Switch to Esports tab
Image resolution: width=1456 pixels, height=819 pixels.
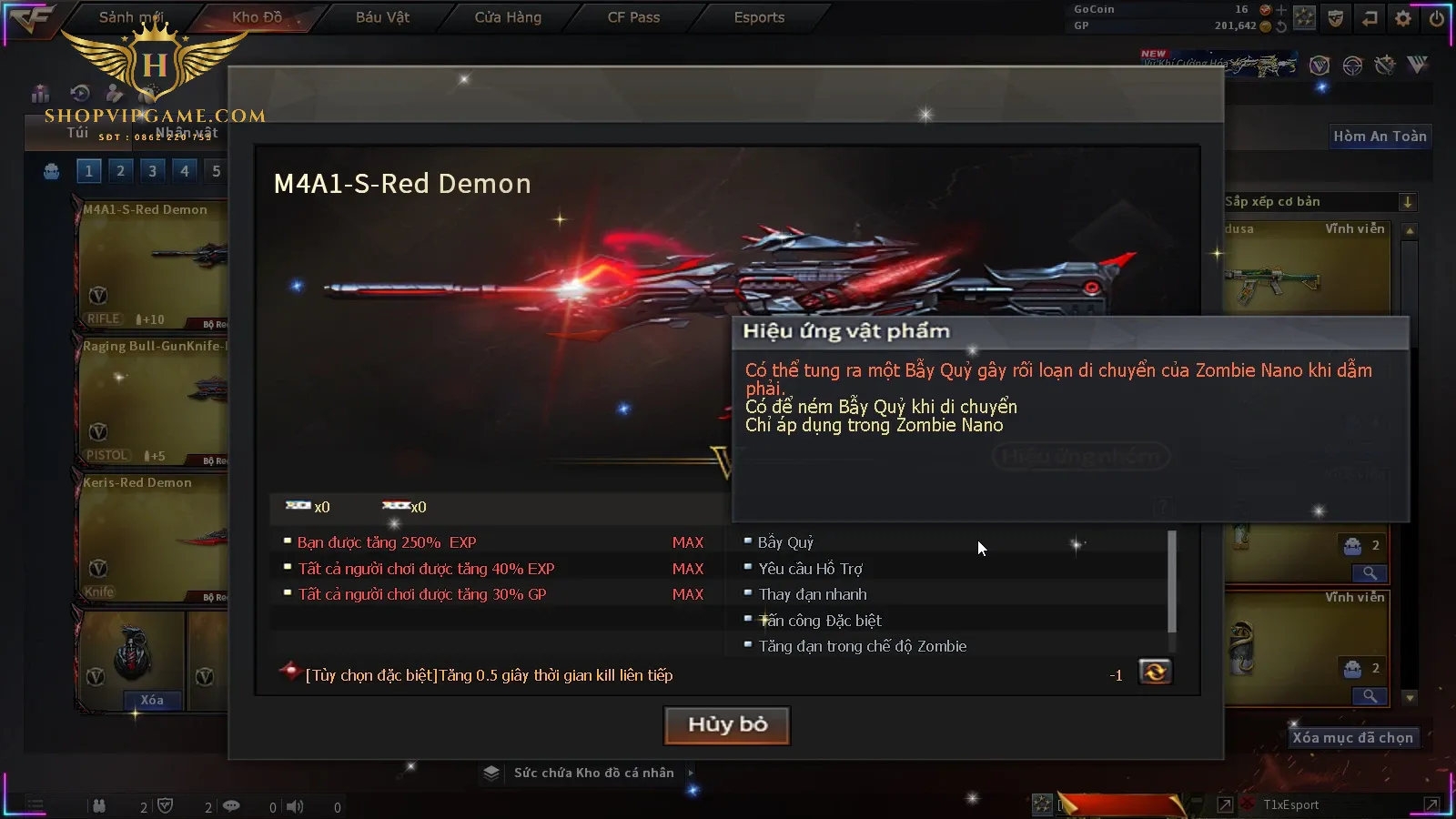(x=759, y=17)
